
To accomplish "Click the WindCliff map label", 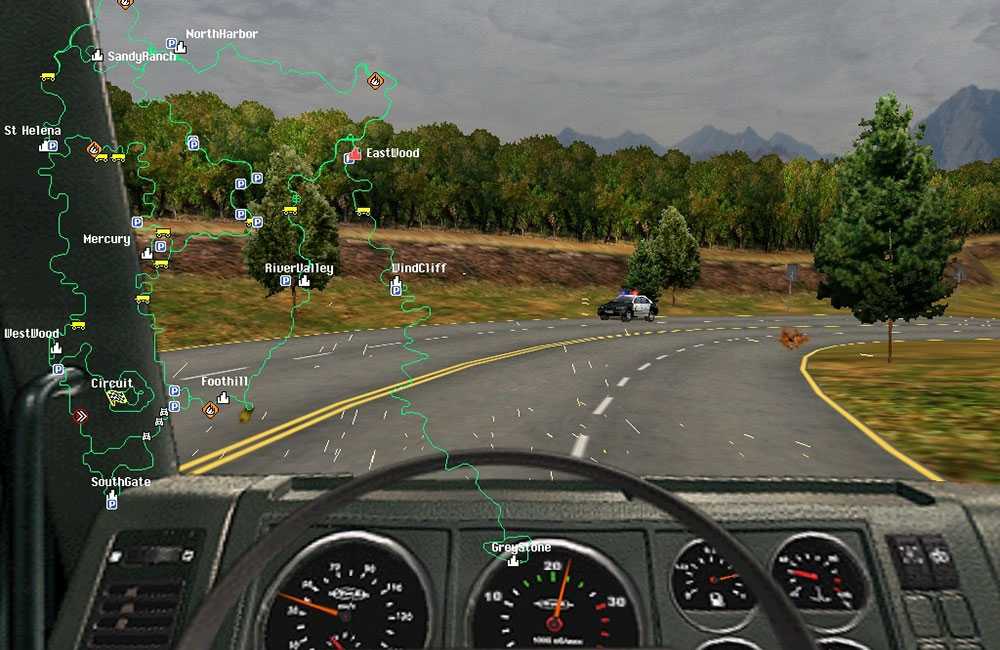I will 419,269.
